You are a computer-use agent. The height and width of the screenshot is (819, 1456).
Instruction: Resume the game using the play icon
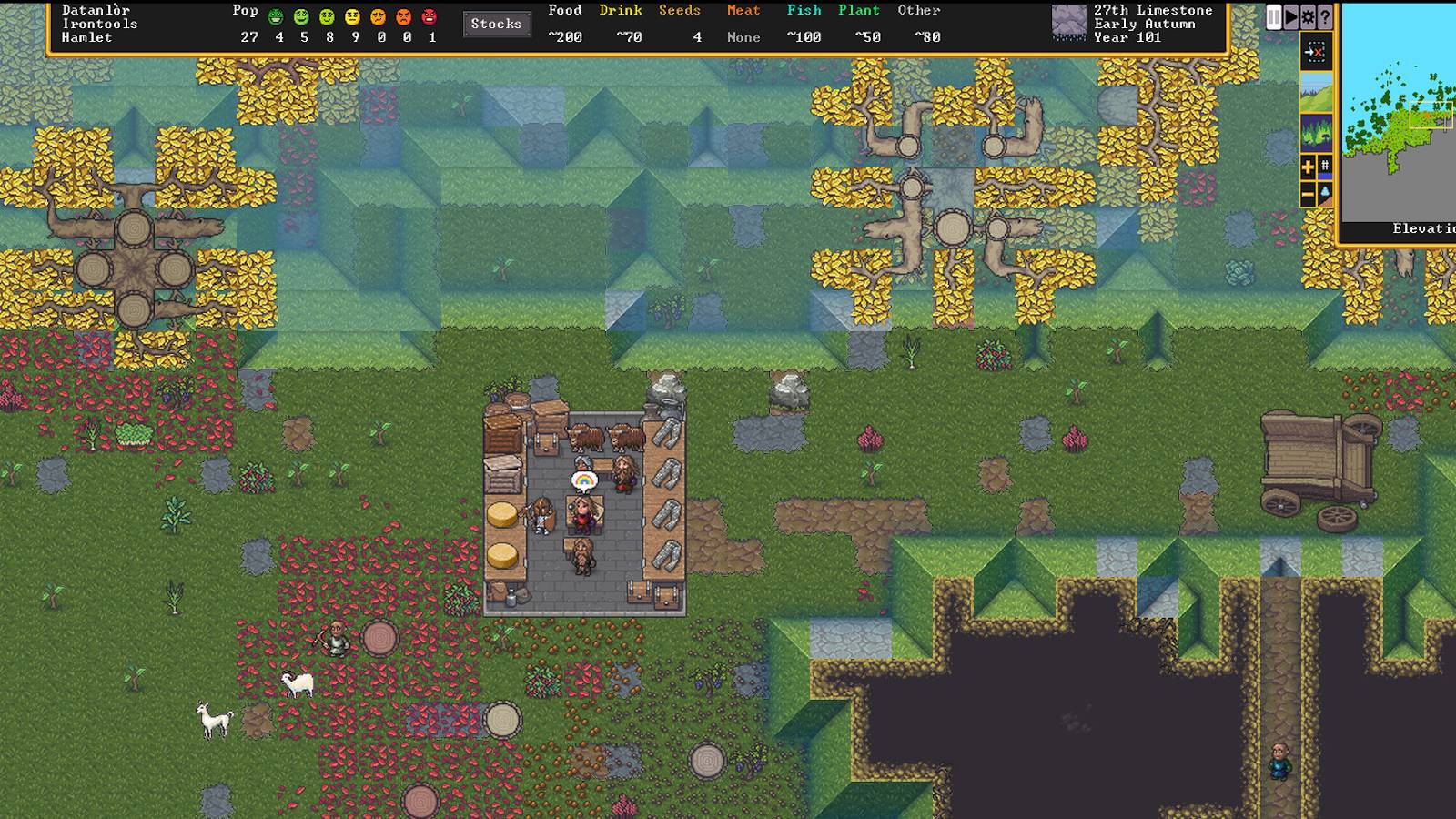(x=1290, y=16)
